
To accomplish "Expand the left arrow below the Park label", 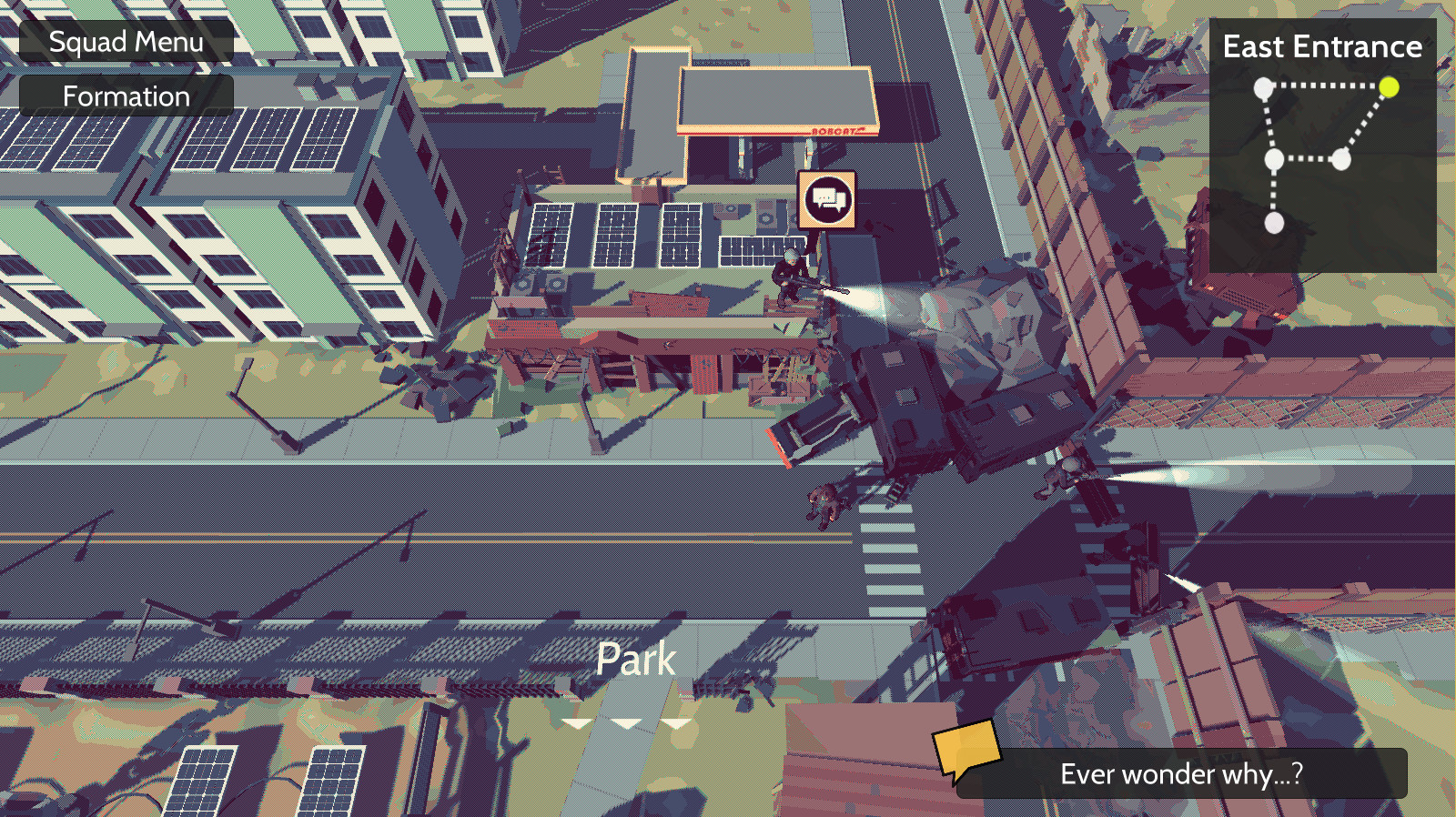I will coord(579,724).
